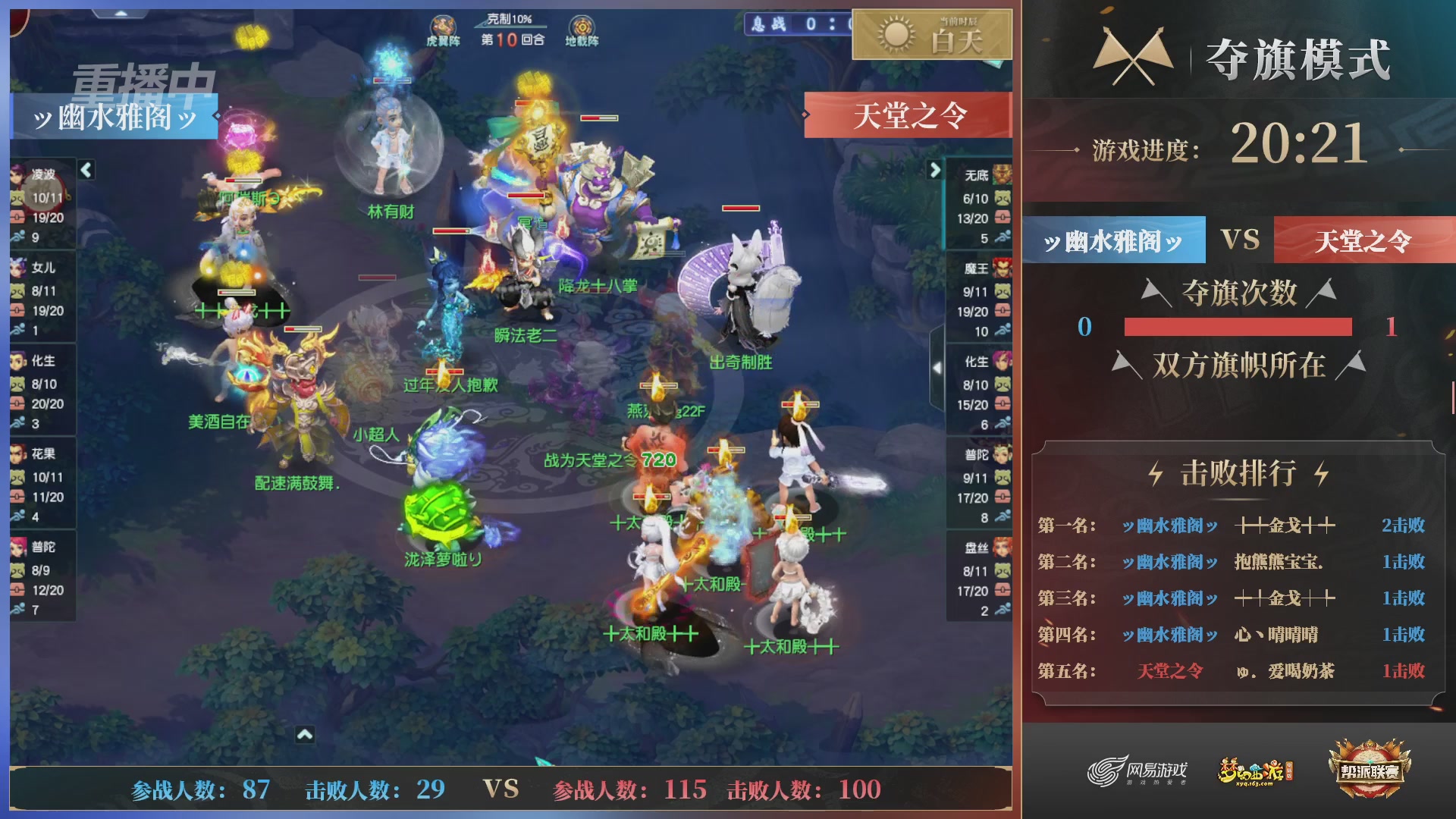The width and height of the screenshot is (1456, 819).
Task: Expand the right roster using the chevron
Action: (x=934, y=170)
